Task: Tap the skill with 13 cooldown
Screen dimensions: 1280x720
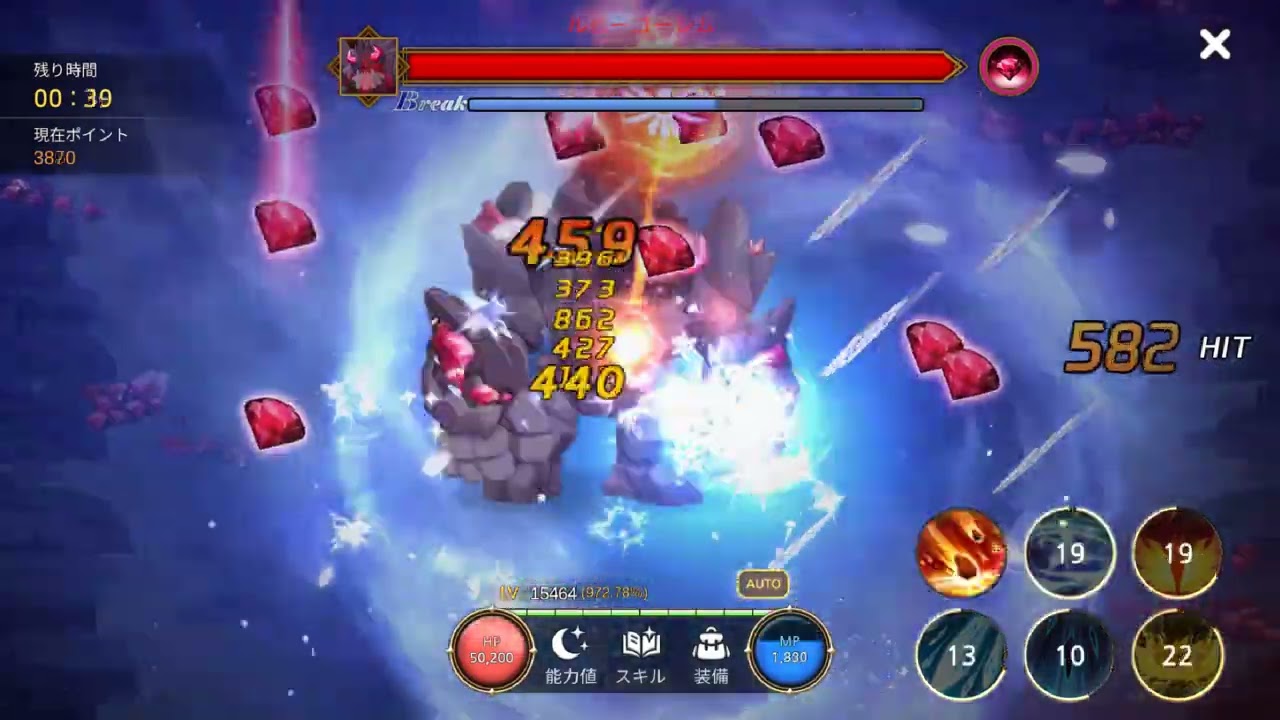Action: [961, 655]
